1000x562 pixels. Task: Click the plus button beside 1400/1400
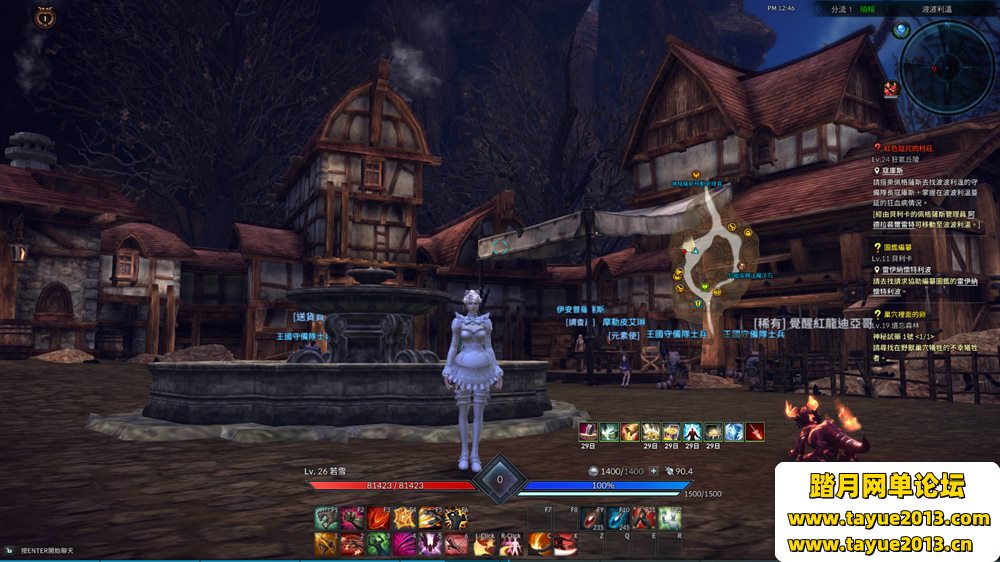653,470
